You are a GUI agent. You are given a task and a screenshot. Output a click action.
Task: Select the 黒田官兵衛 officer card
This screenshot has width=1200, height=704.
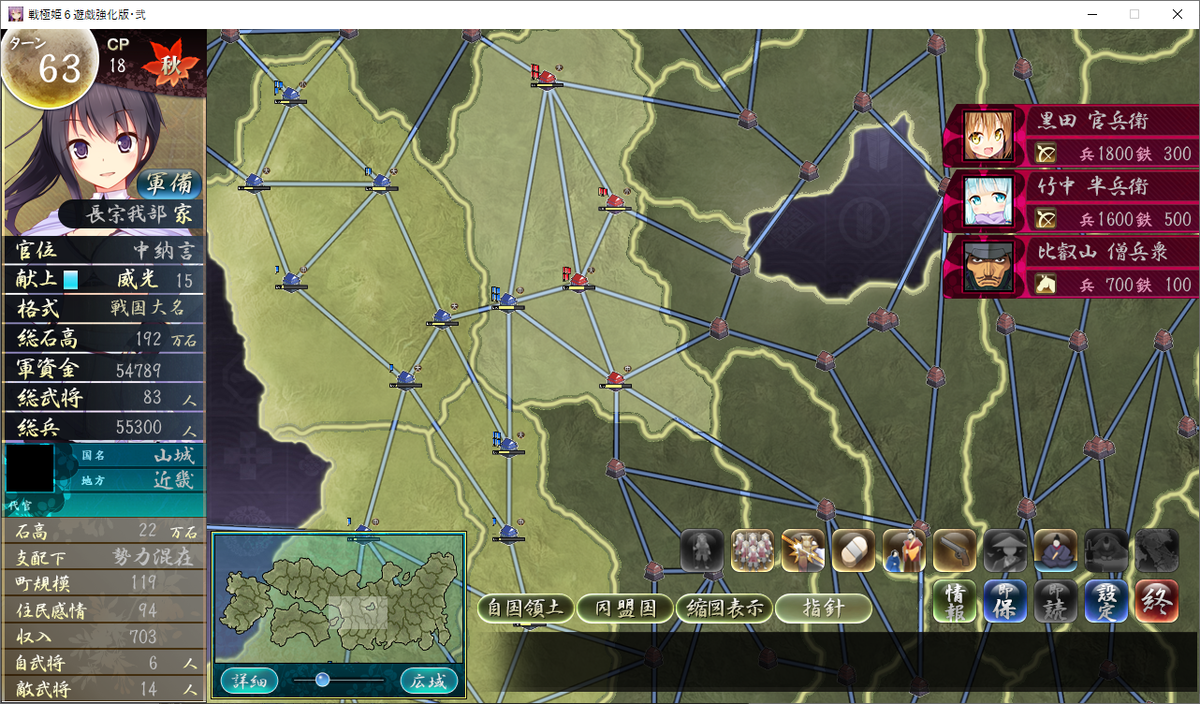(1069, 136)
